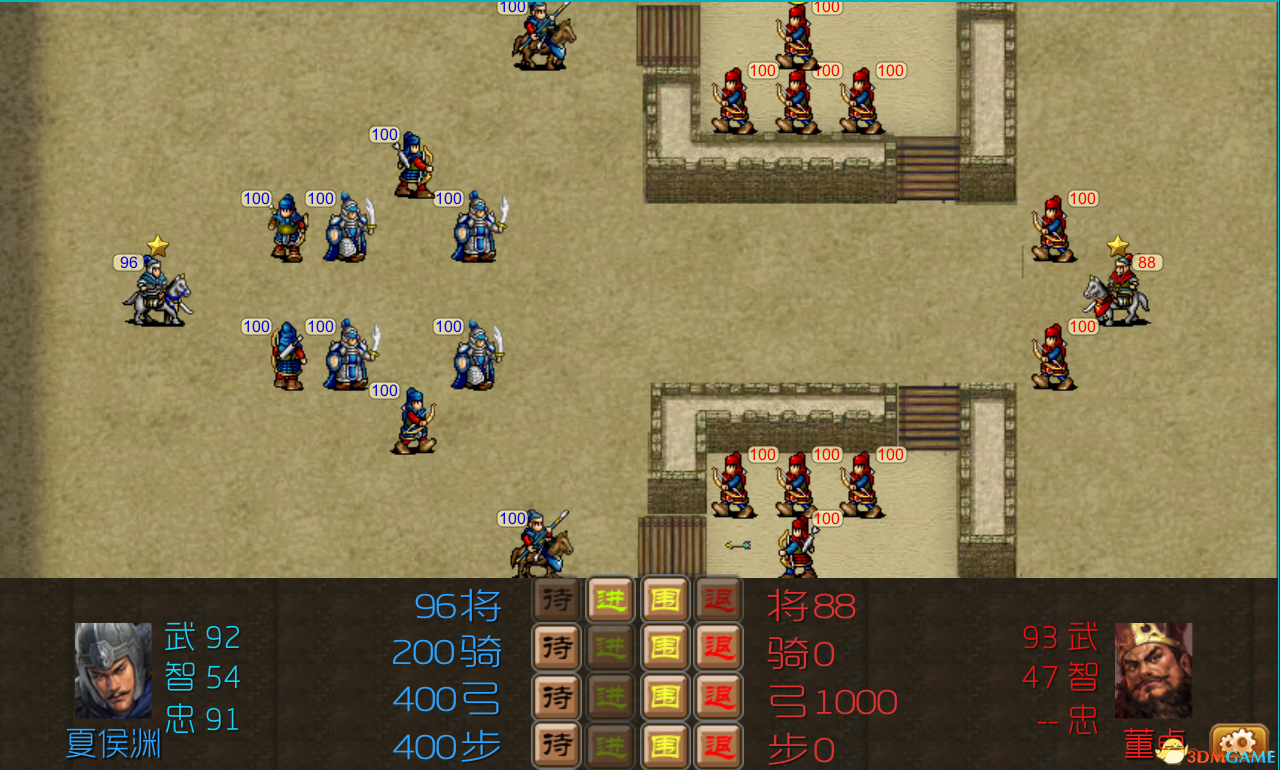Click 退 retreat in the general row
This screenshot has width=1280, height=770.
click(x=719, y=601)
